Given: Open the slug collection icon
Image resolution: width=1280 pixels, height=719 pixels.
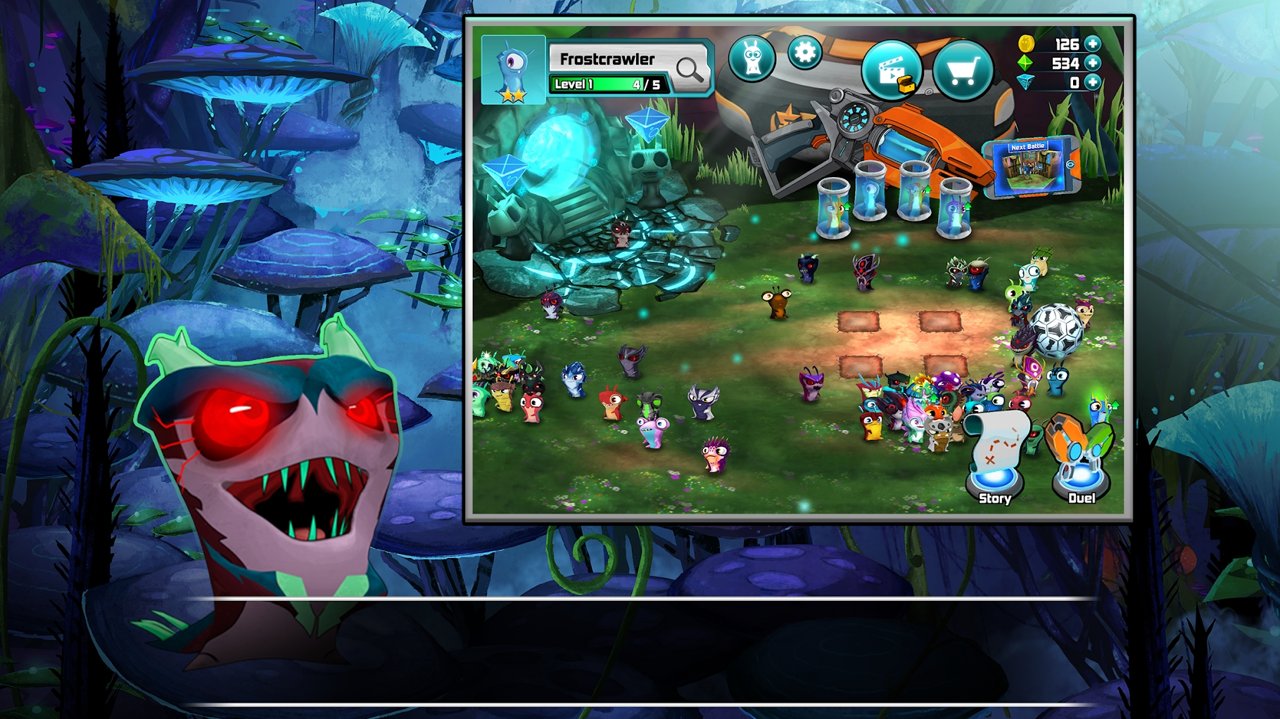Looking at the screenshot, I should (x=752, y=58).
